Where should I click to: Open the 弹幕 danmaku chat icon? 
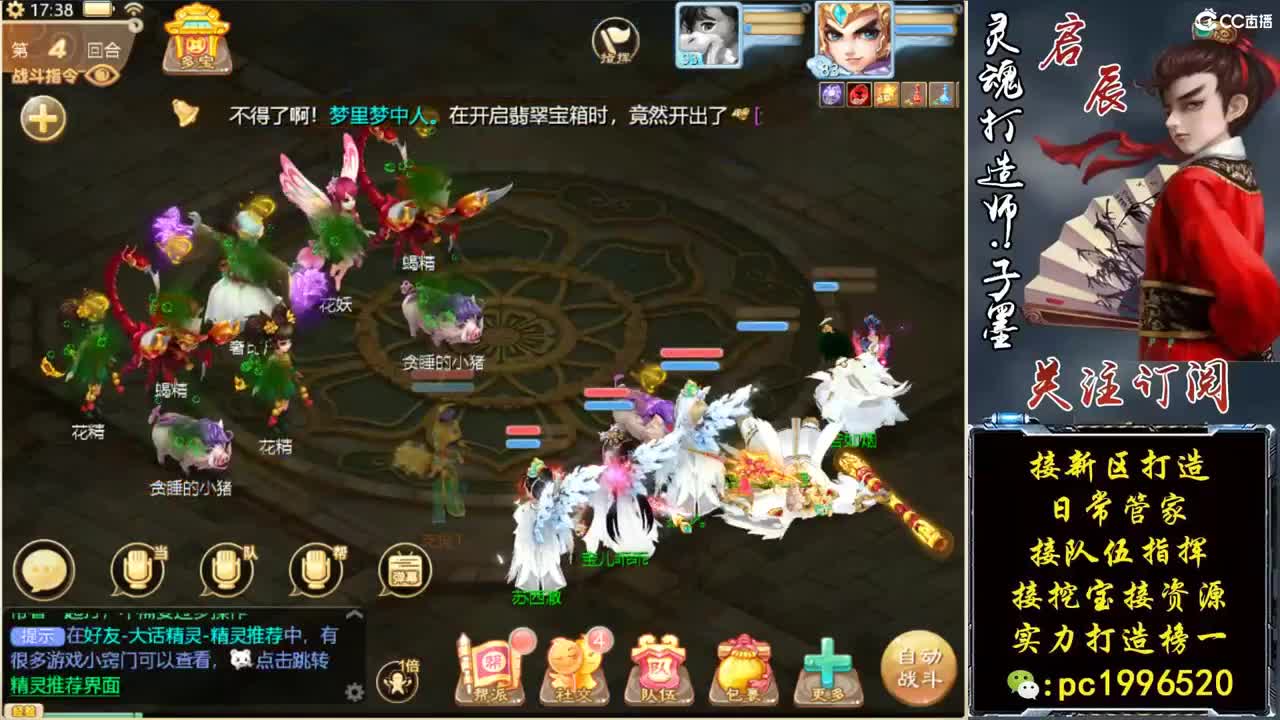402,570
